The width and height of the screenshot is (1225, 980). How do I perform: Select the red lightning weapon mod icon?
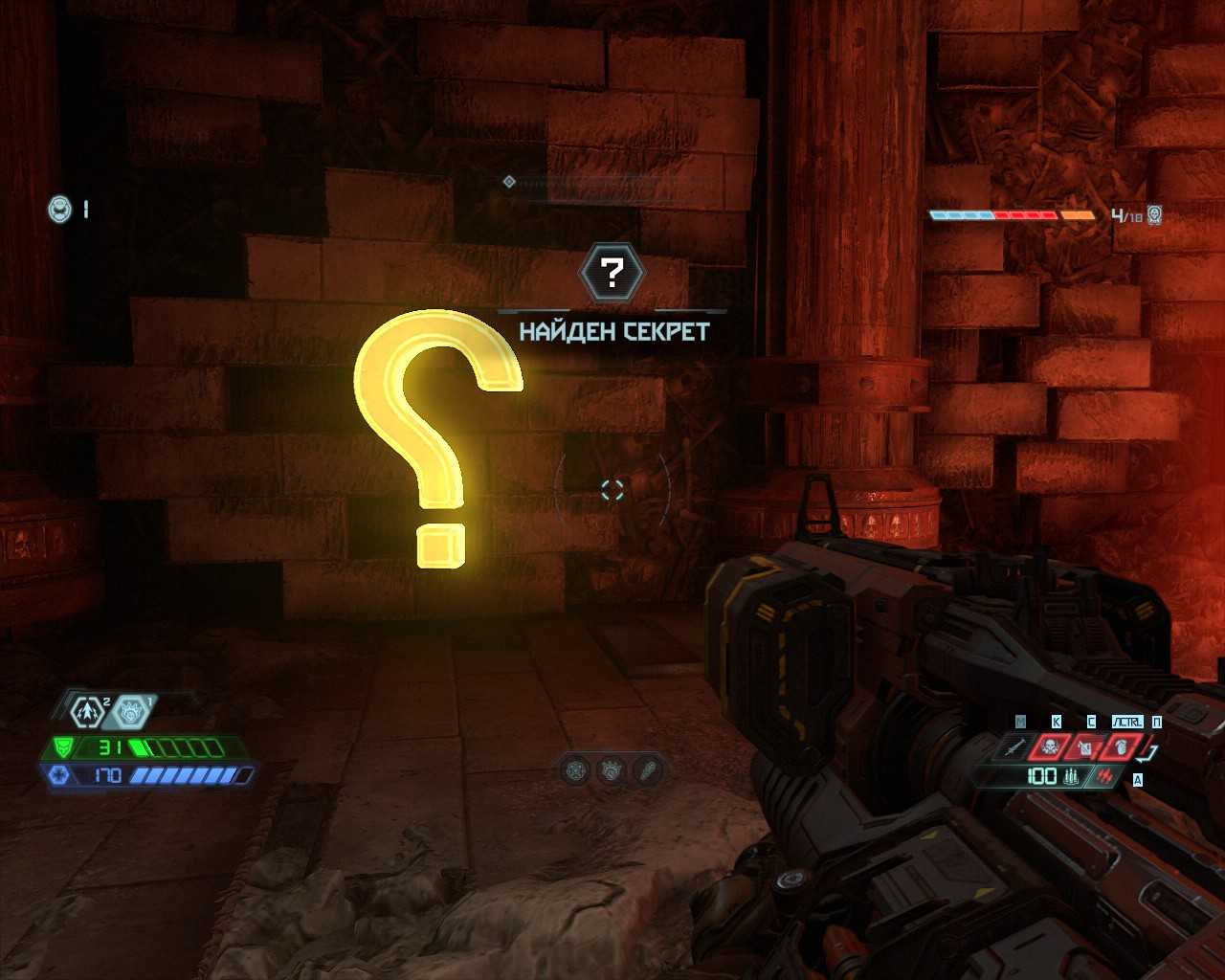click(x=1105, y=776)
